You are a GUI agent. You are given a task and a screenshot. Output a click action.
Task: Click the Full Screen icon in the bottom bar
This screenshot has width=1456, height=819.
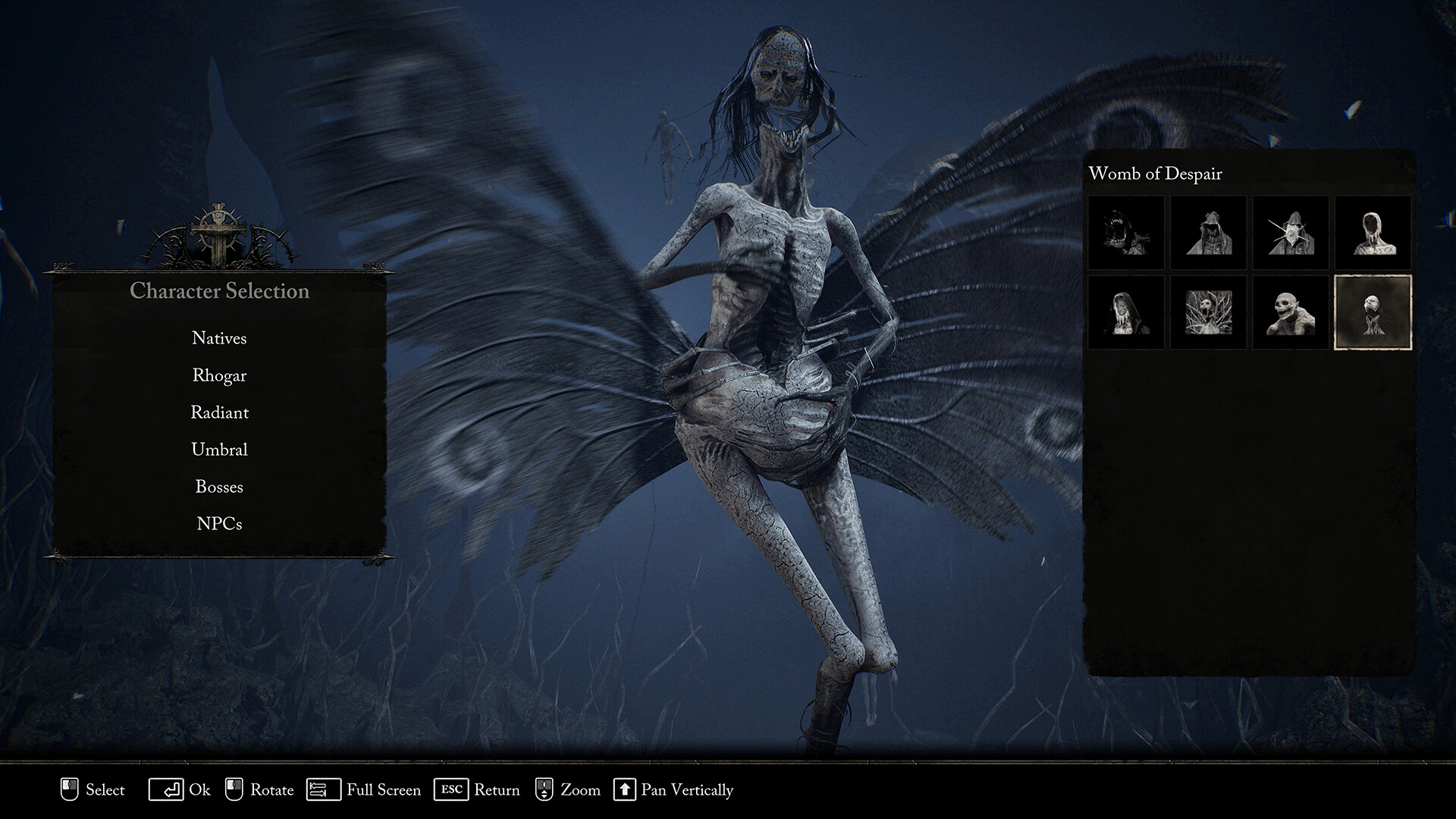pos(322,789)
